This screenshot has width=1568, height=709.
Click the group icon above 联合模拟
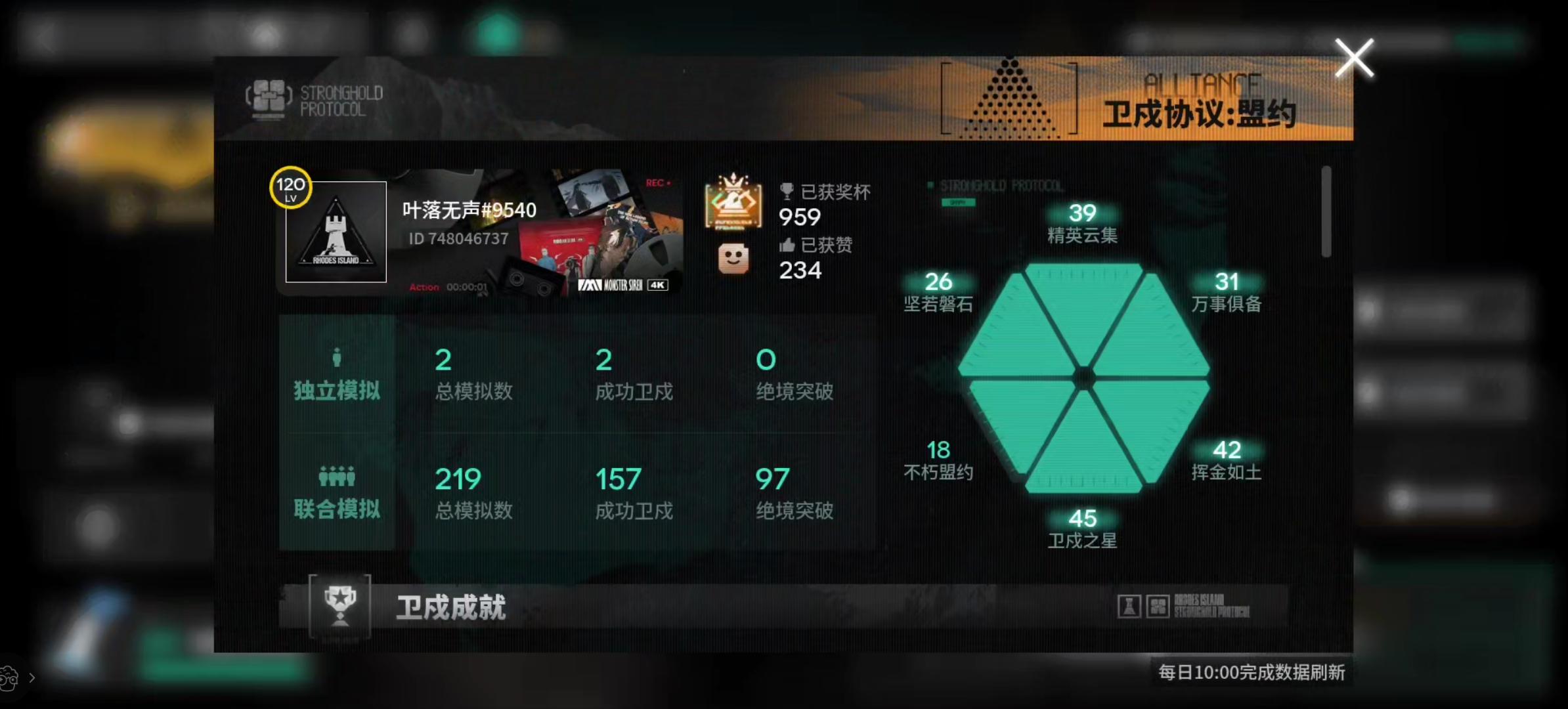point(337,475)
